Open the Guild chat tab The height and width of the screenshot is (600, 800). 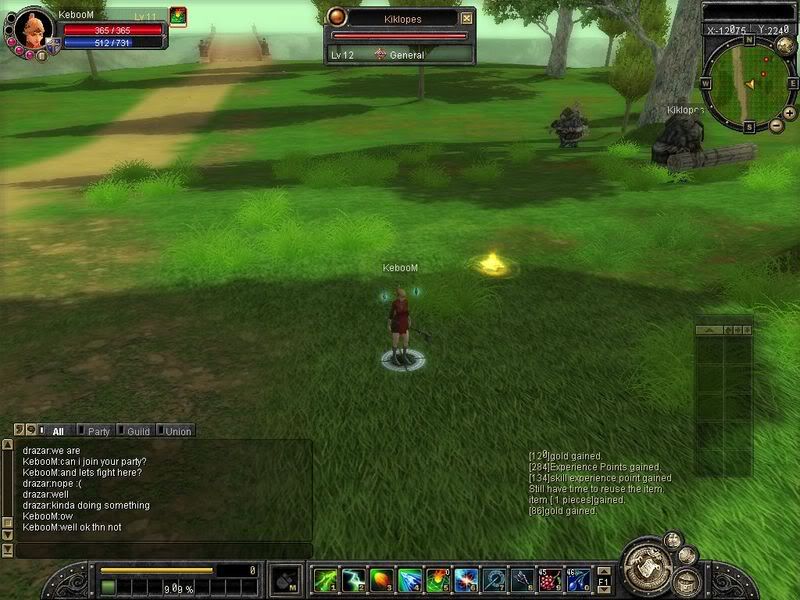135,431
